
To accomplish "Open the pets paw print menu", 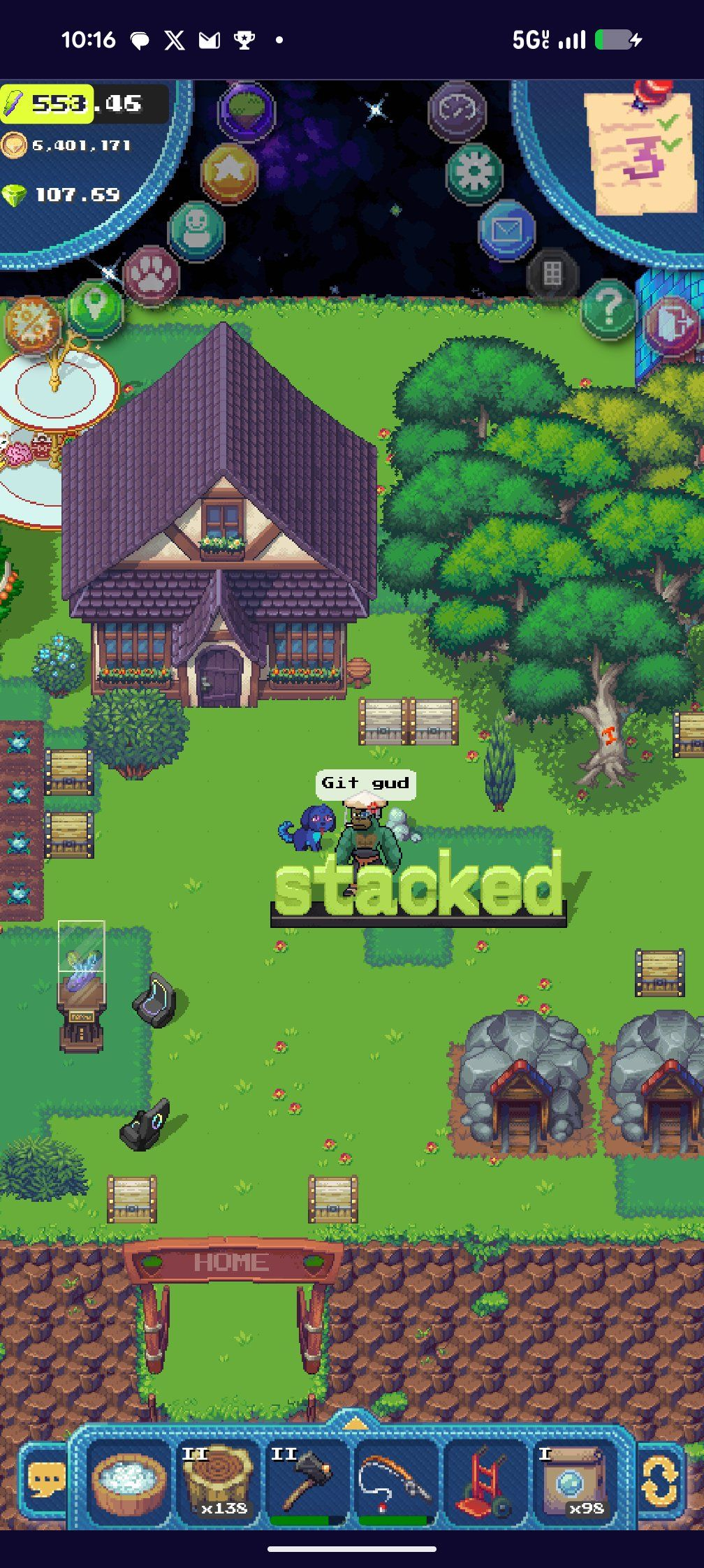I will (x=151, y=275).
